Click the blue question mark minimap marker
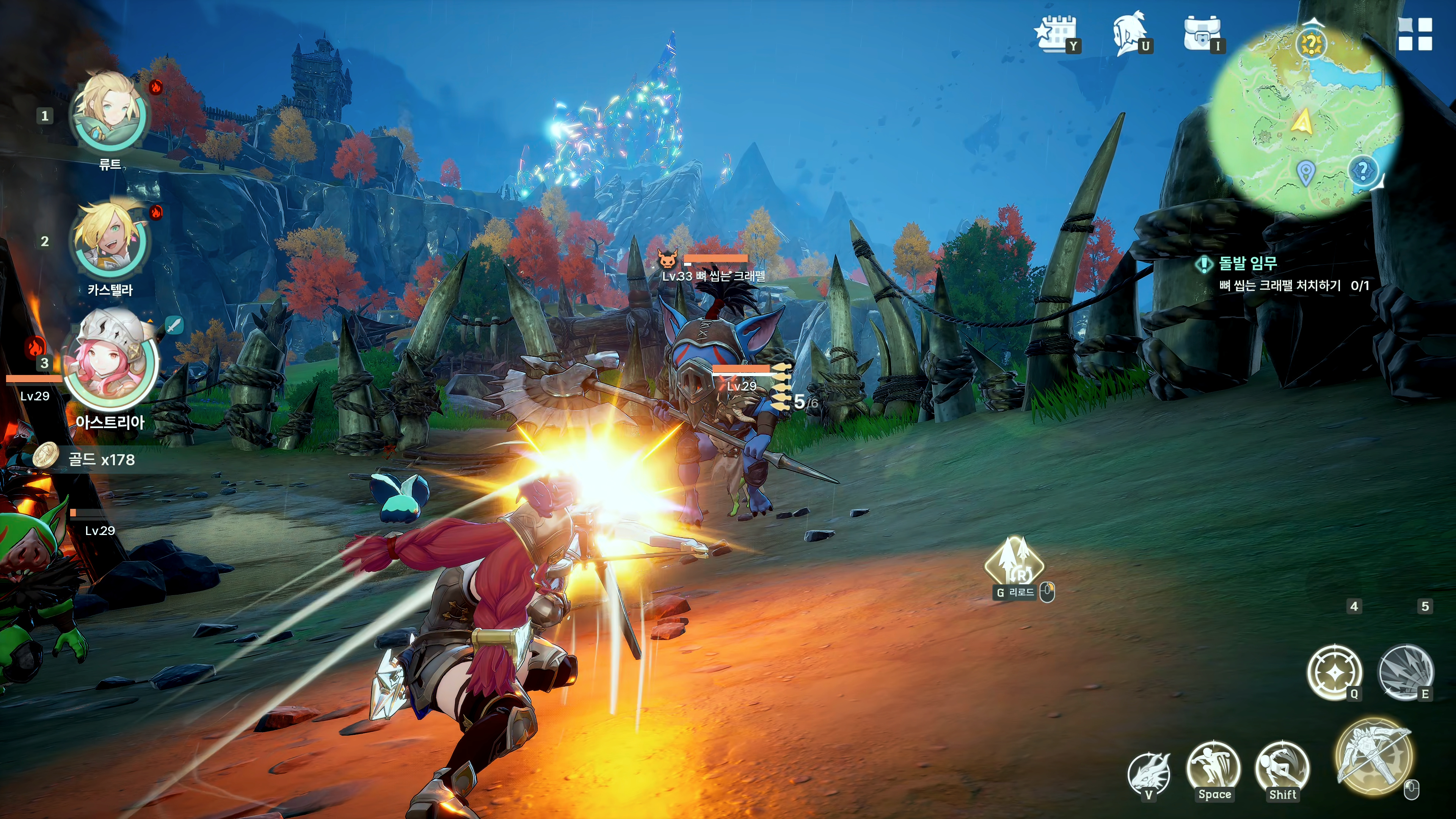This screenshot has height=819, width=1456. pos(1363,170)
